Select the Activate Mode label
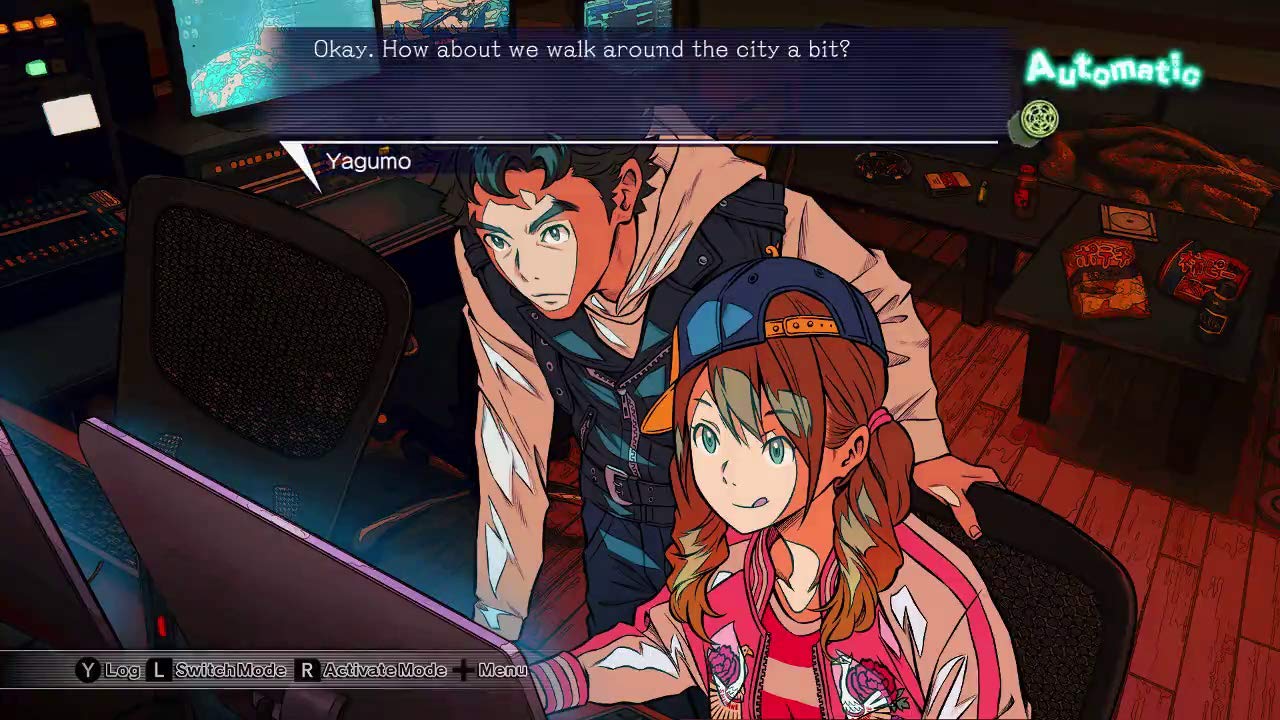Screen dimensions: 1280x720 [383, 669]
